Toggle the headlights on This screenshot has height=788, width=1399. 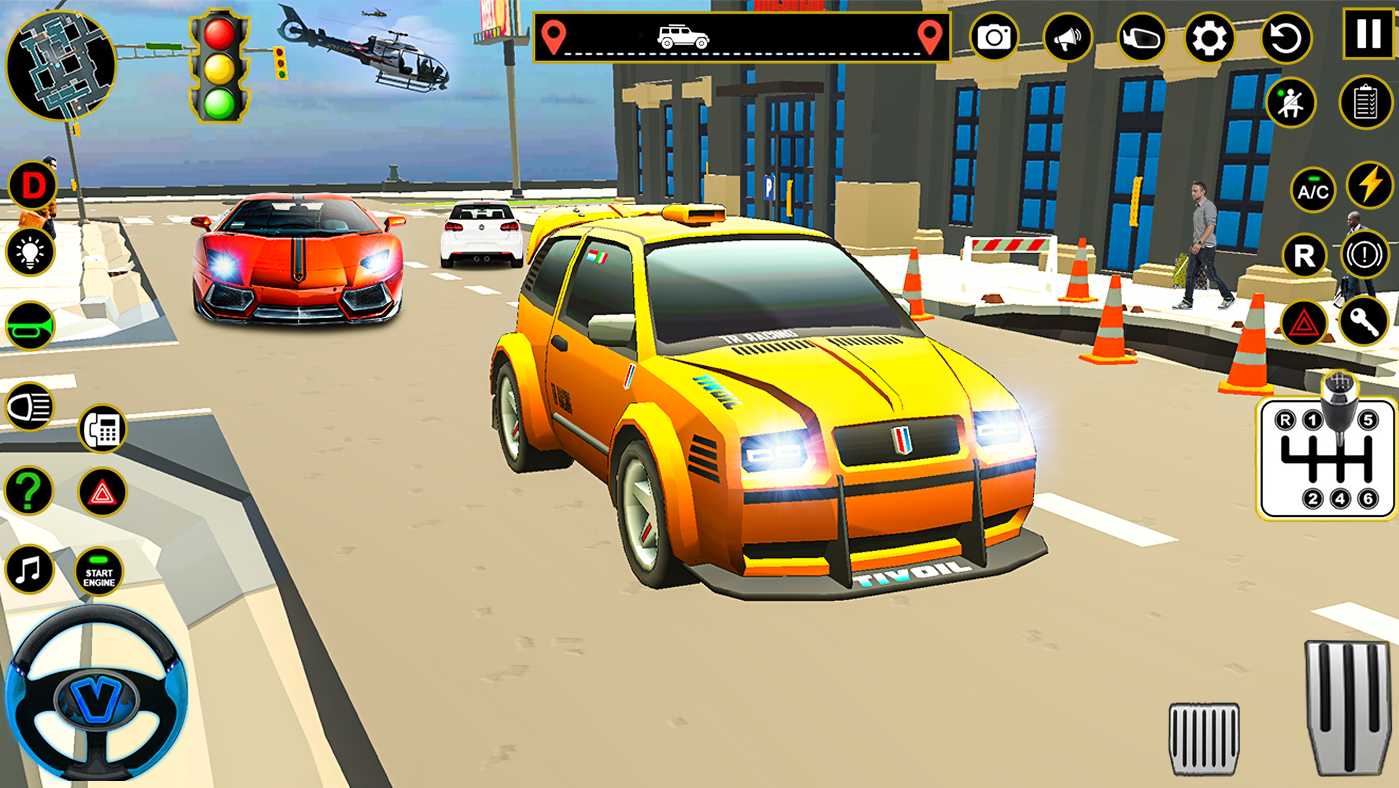point(27,405)
